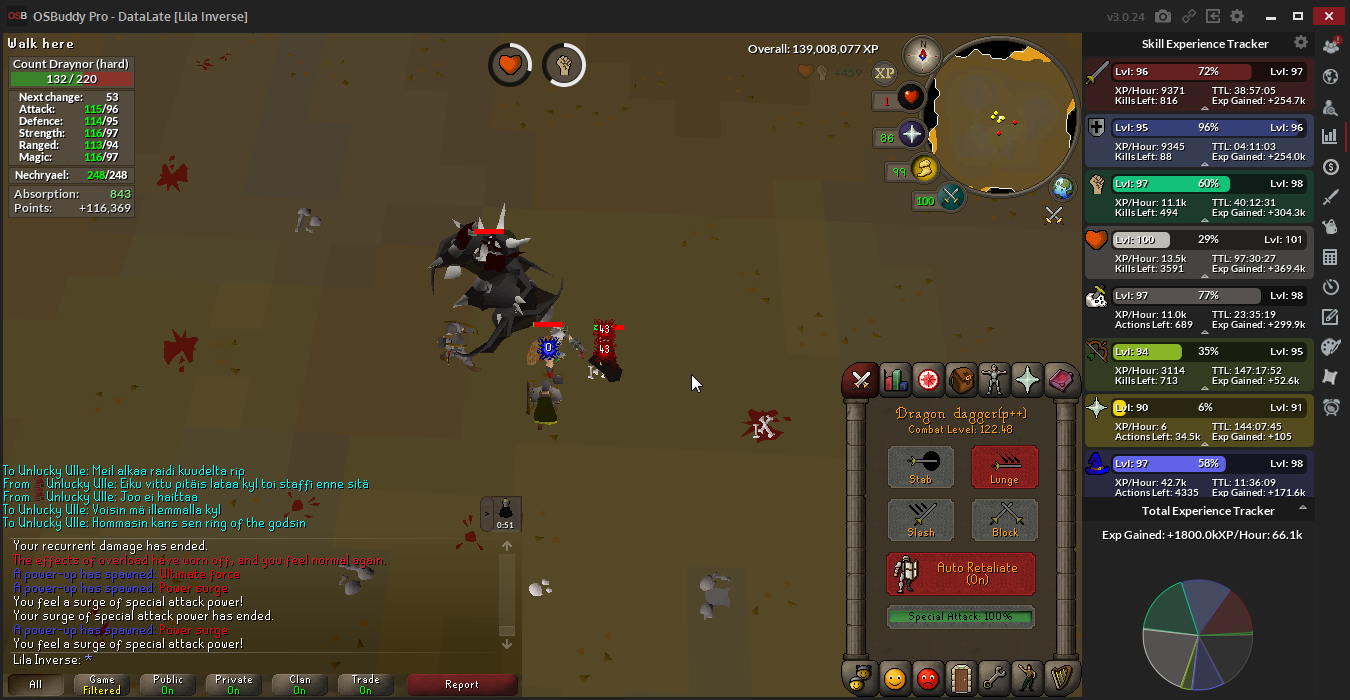Close the OSBuddy Pro window
The image size is (1350, 700).
pyautogui.click(x=1328, y=16)
